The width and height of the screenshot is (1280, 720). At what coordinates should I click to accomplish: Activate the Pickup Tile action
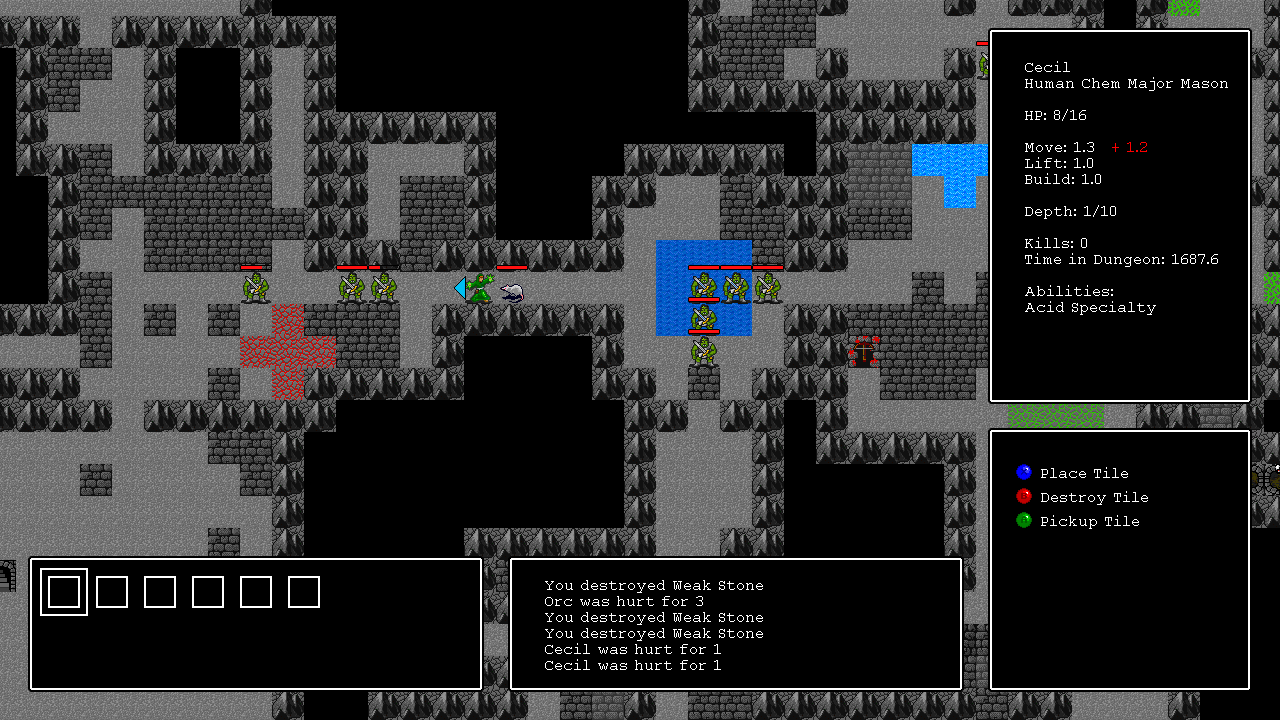[1089, 521]
